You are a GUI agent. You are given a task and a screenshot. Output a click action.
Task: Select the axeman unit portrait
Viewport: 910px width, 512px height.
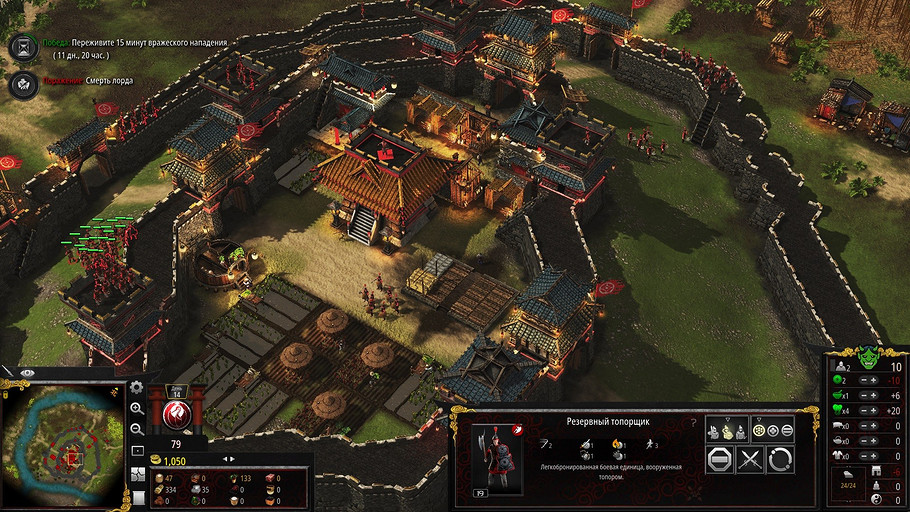point(495,458)
